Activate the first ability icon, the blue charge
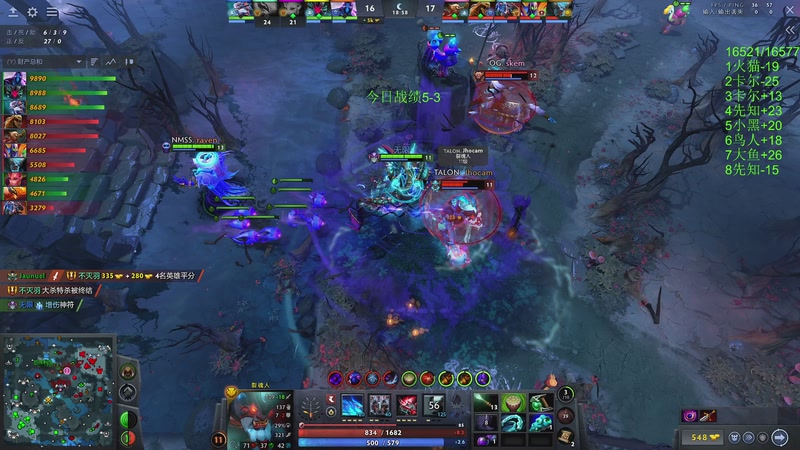This screenshot has width=800, height=450. pyautogui.click(x=355, y=404)
